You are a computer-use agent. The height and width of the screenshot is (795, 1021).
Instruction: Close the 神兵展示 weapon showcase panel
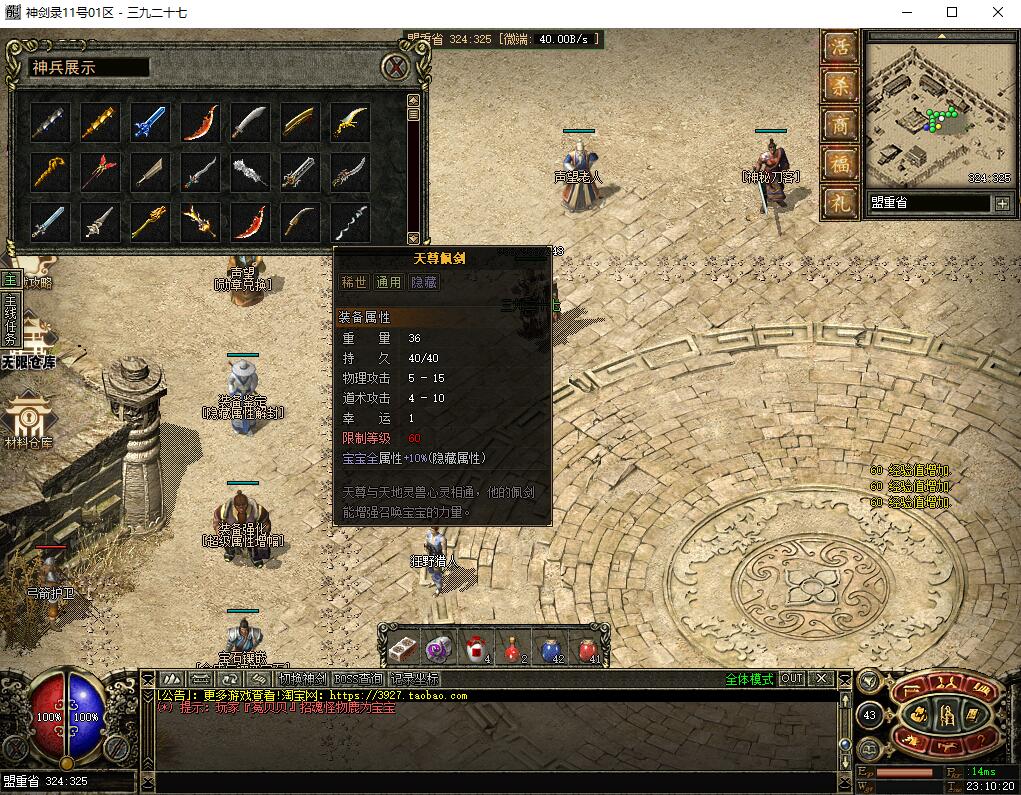click(398, 68)
